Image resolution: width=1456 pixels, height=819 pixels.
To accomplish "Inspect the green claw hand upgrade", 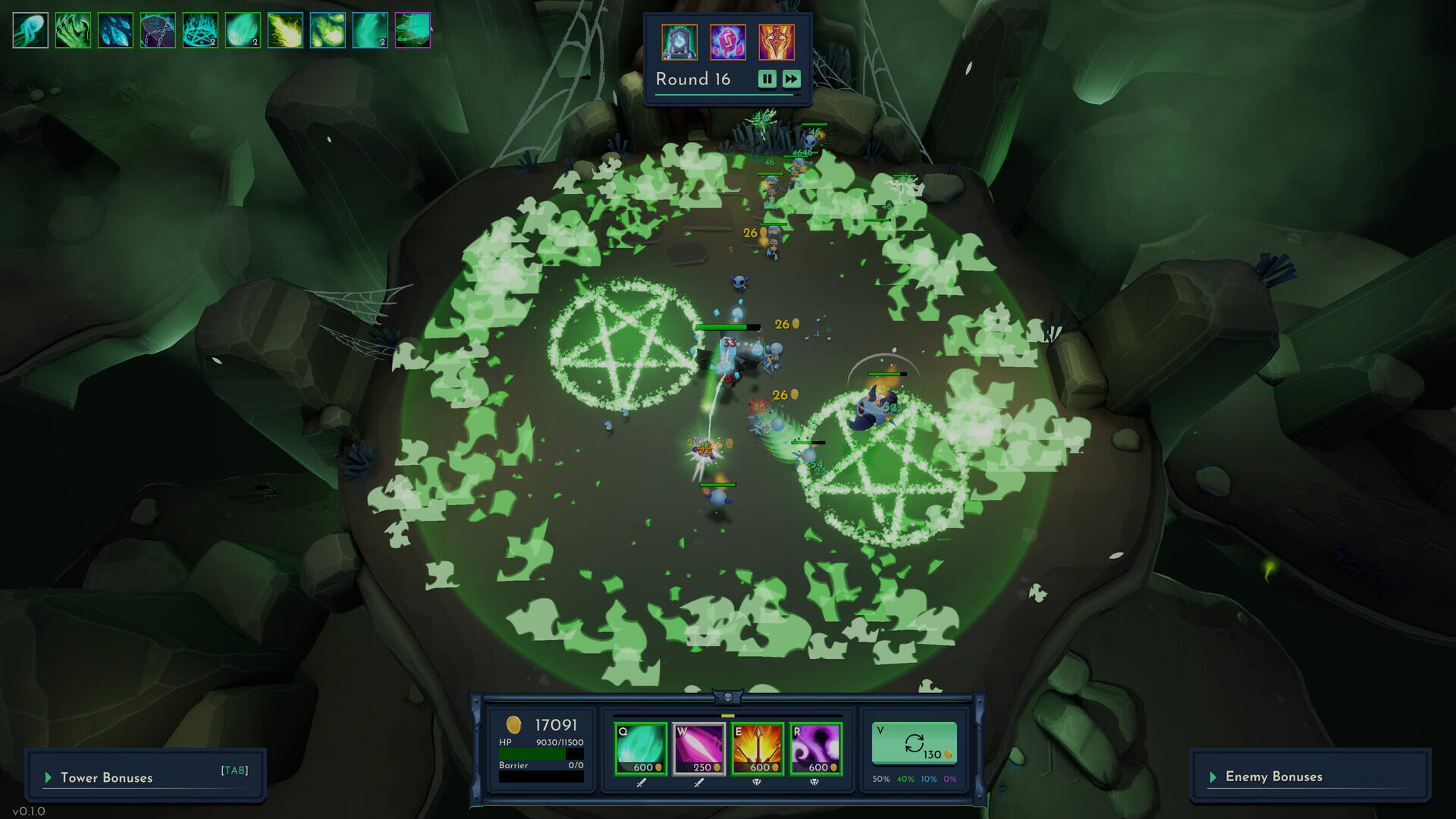I will (x=73, y=30).
